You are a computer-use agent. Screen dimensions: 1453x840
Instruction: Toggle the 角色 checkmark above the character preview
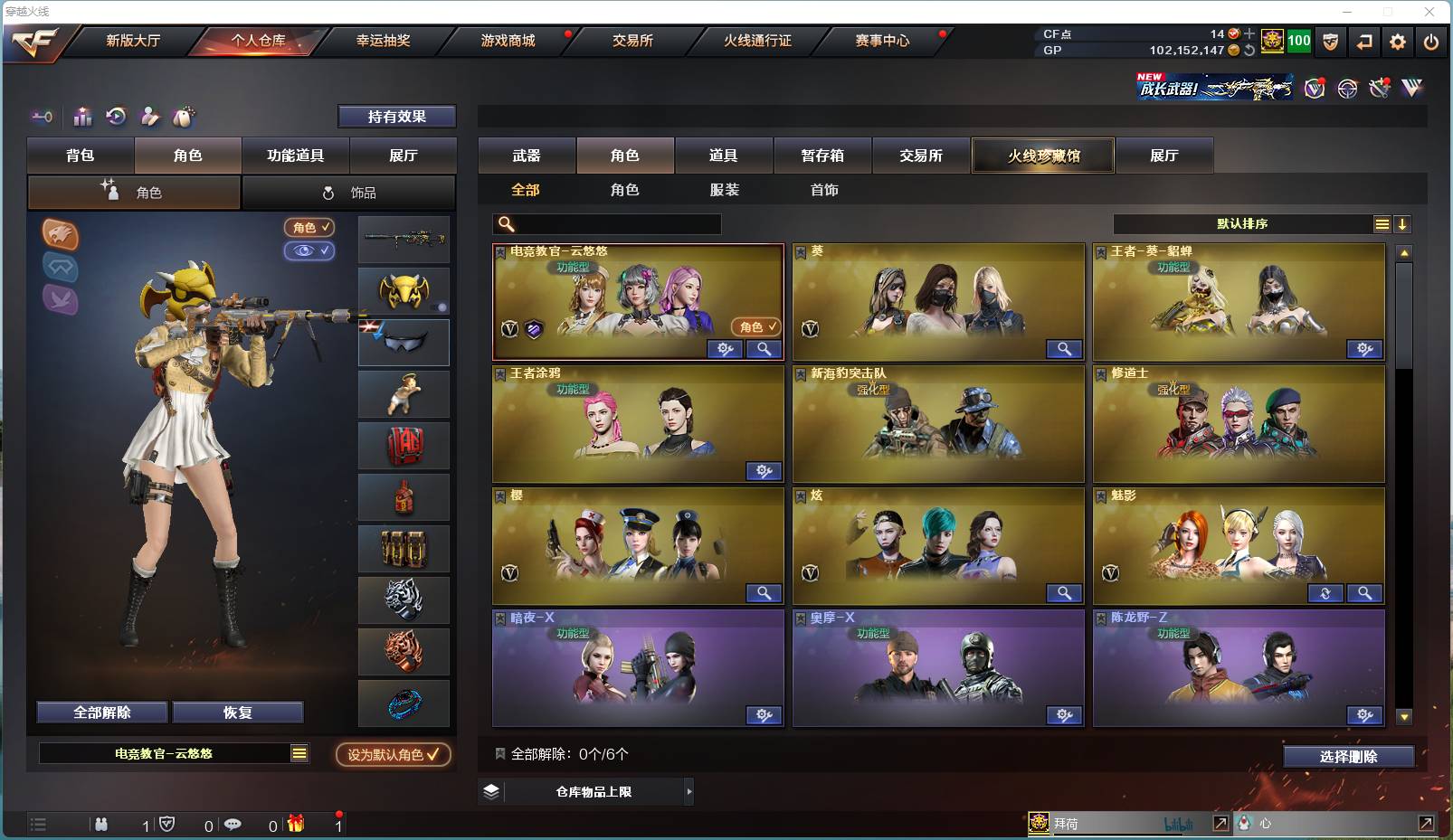pyautogui.click(x=310, y=228)
